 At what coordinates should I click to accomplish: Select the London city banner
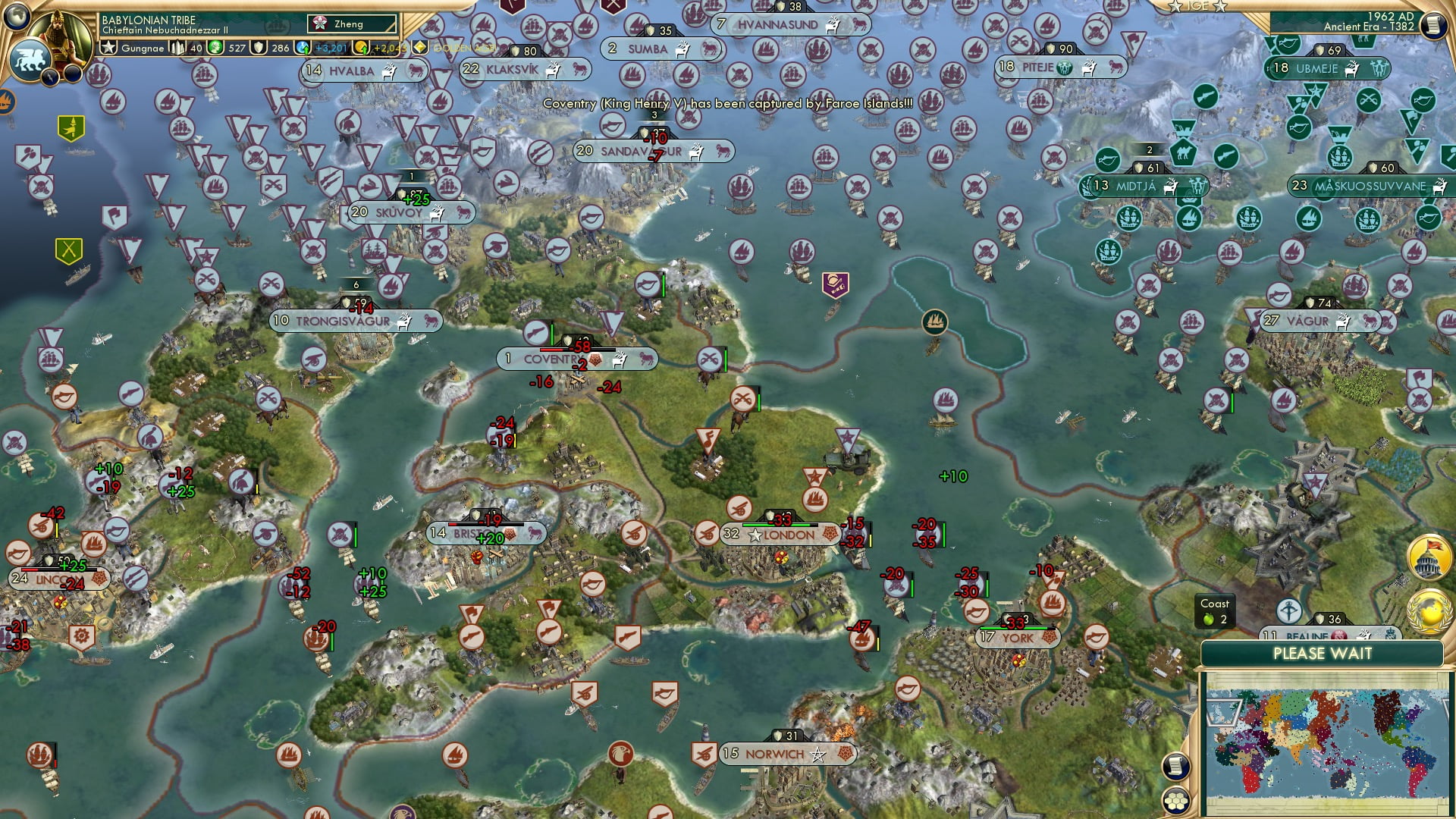[781, 535]
